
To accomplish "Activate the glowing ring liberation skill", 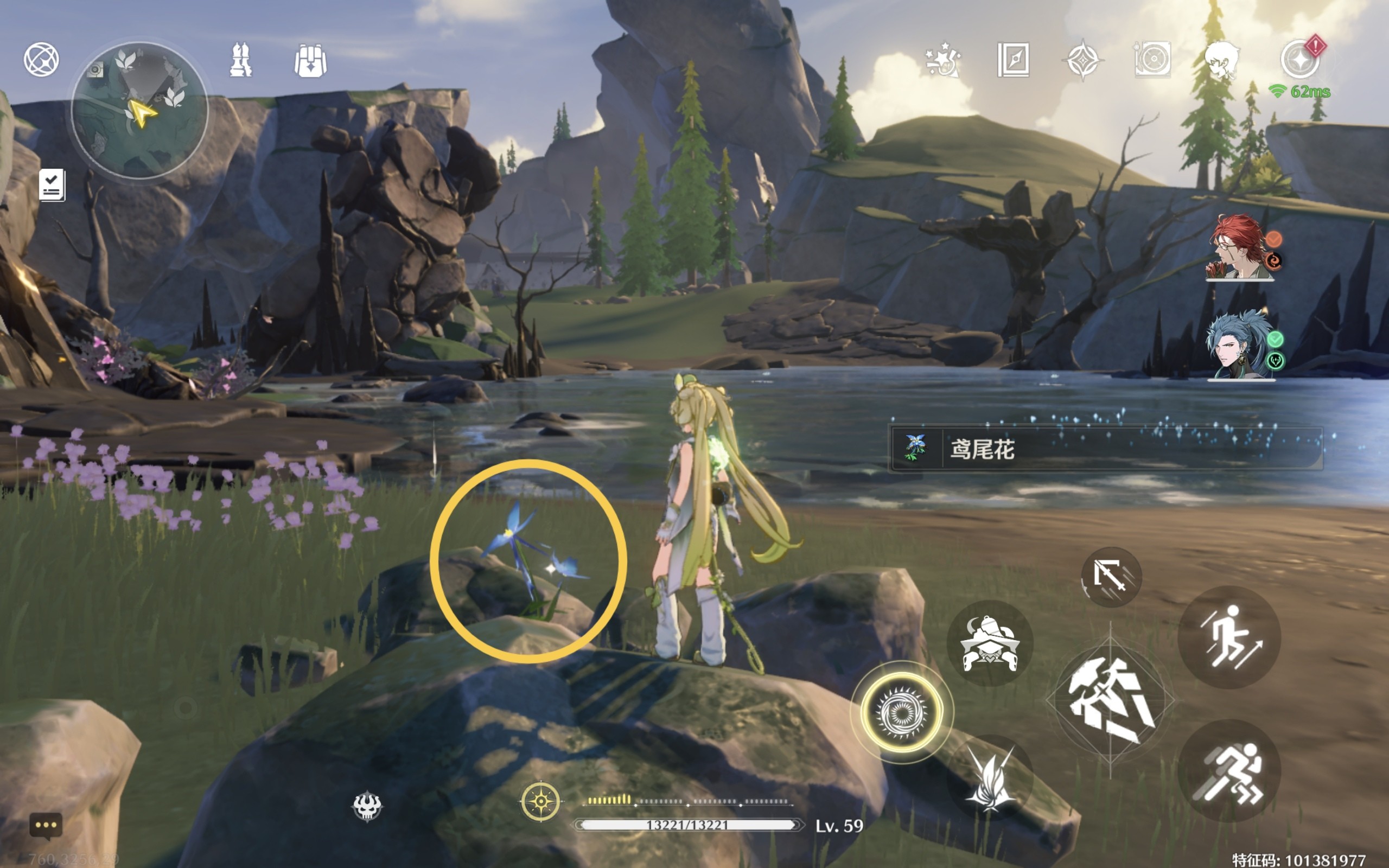I will 902,712.
